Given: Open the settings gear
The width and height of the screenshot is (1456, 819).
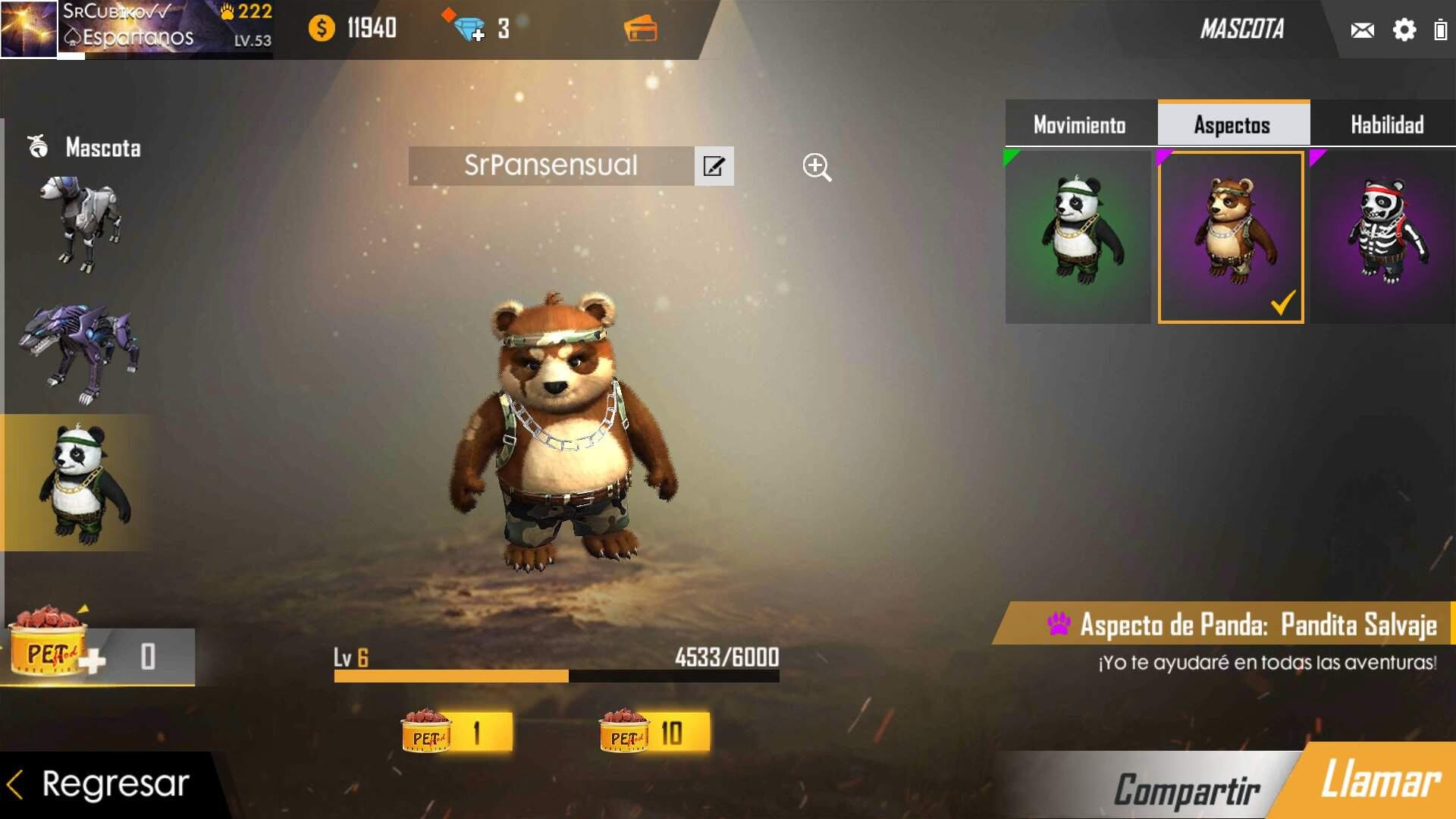Looking at the screenshot, I should [x=1404, y=30].
